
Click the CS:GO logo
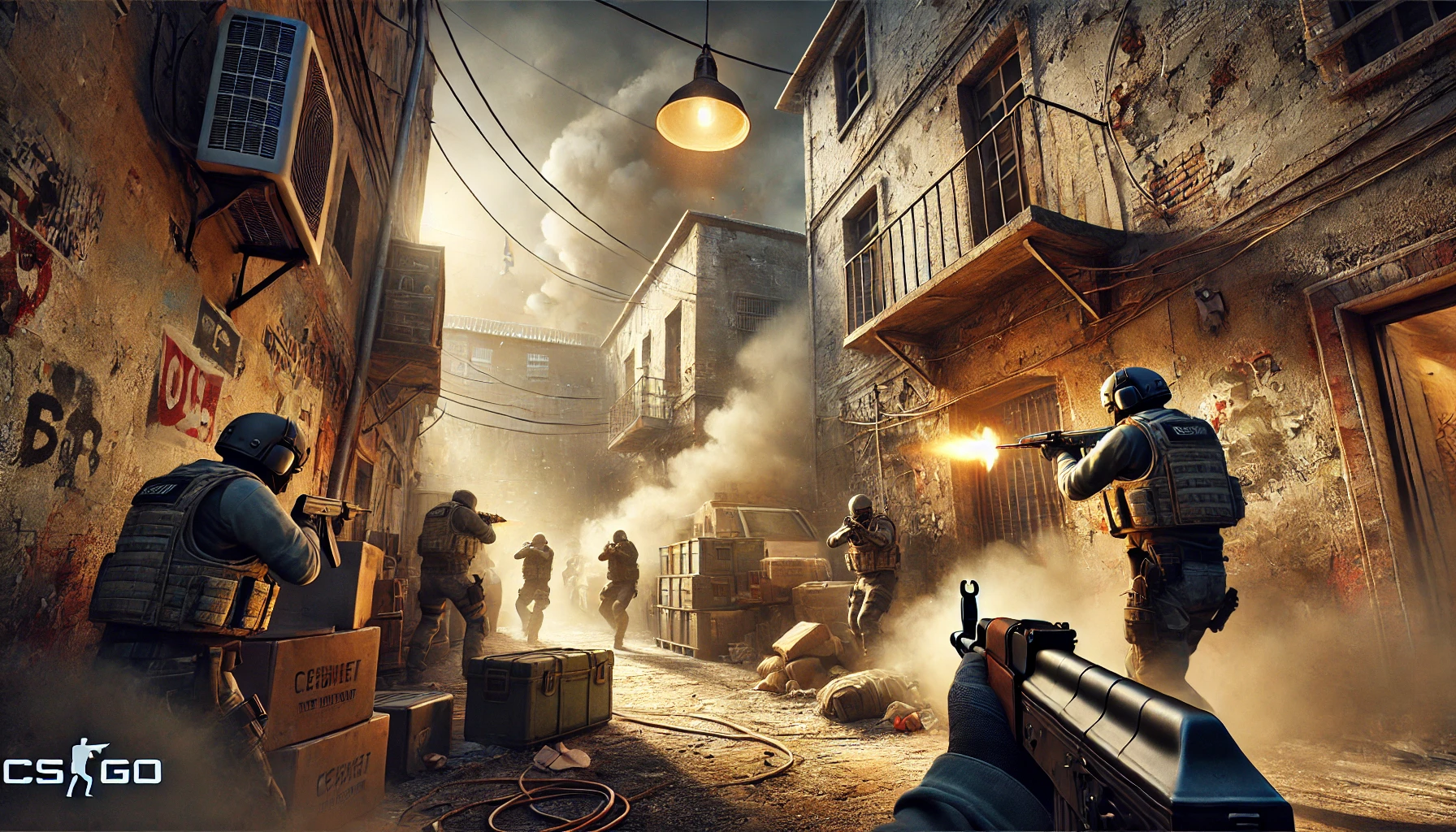point(81,769)
